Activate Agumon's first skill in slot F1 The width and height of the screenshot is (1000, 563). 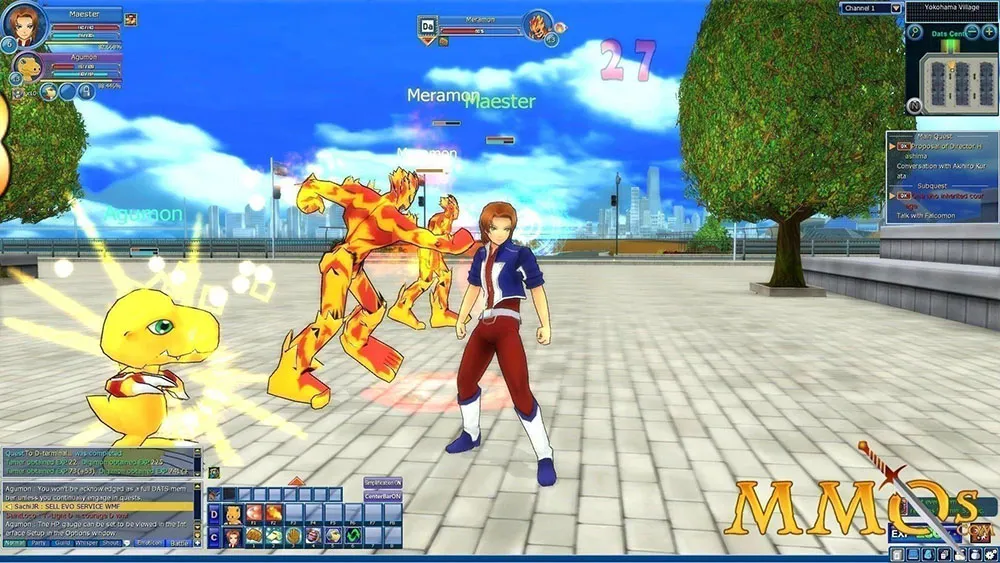[252, 515]
